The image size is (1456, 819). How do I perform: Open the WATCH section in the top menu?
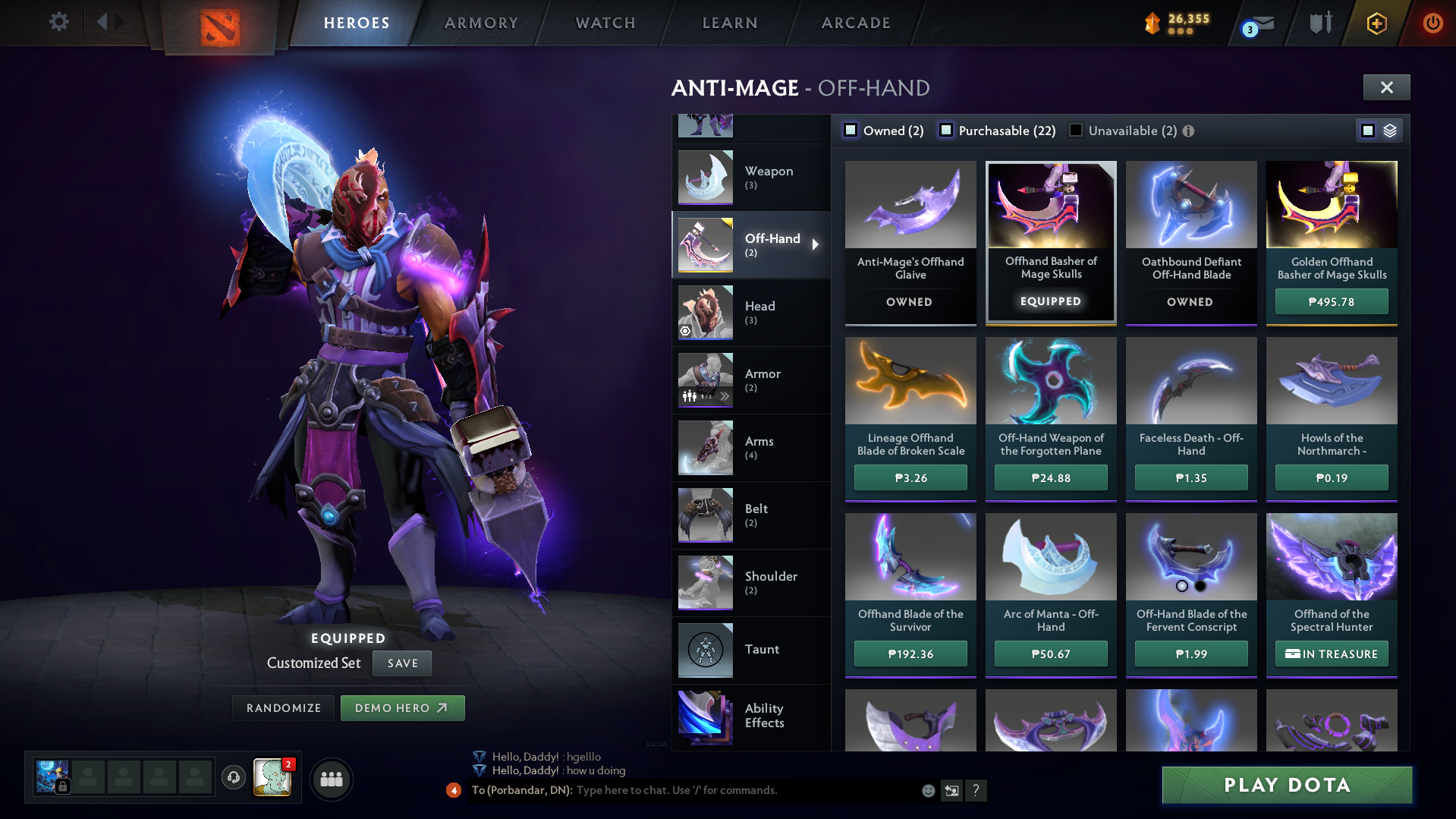click(605, 23)
